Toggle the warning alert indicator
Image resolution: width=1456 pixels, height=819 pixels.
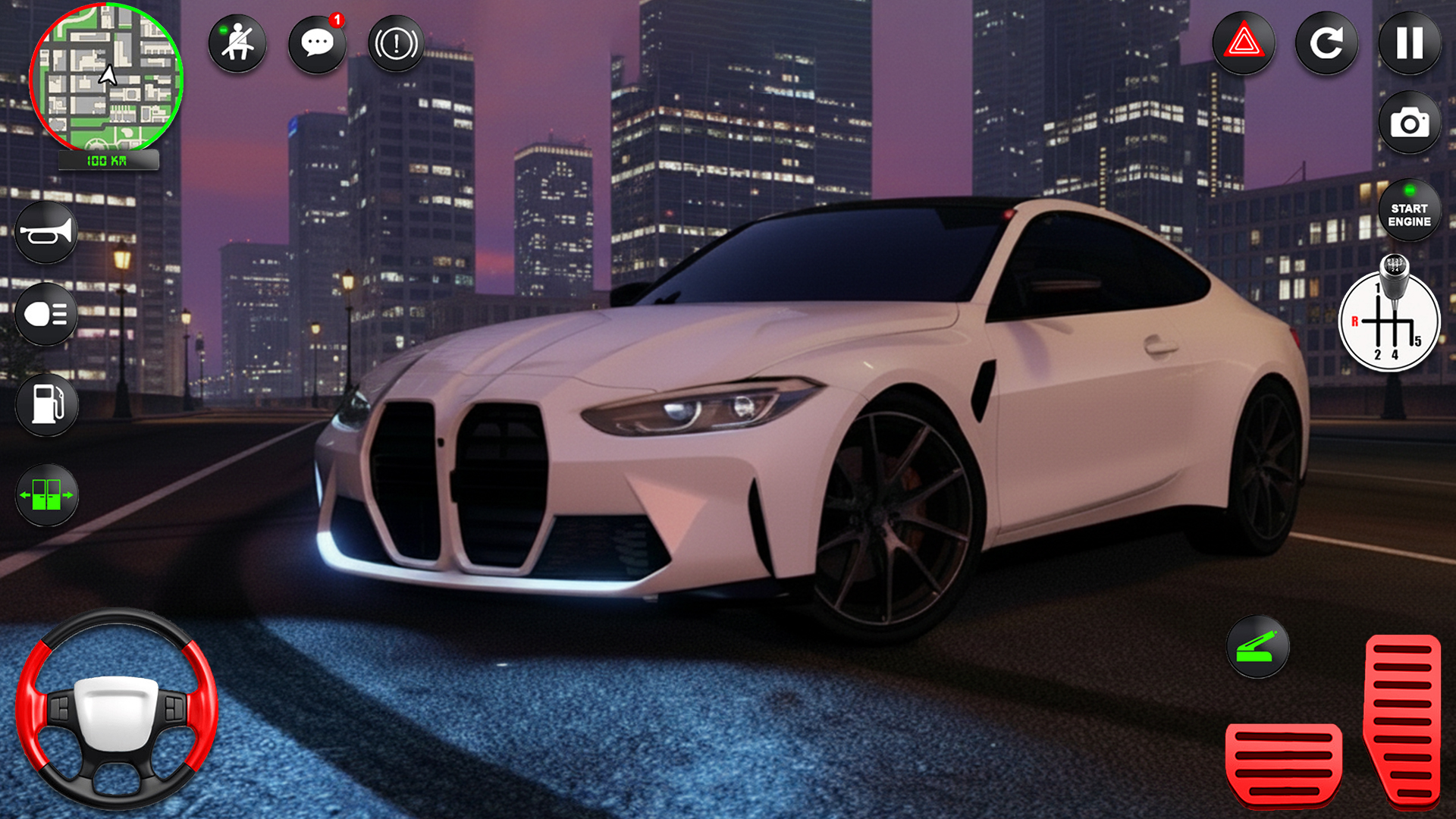(395, 43)
